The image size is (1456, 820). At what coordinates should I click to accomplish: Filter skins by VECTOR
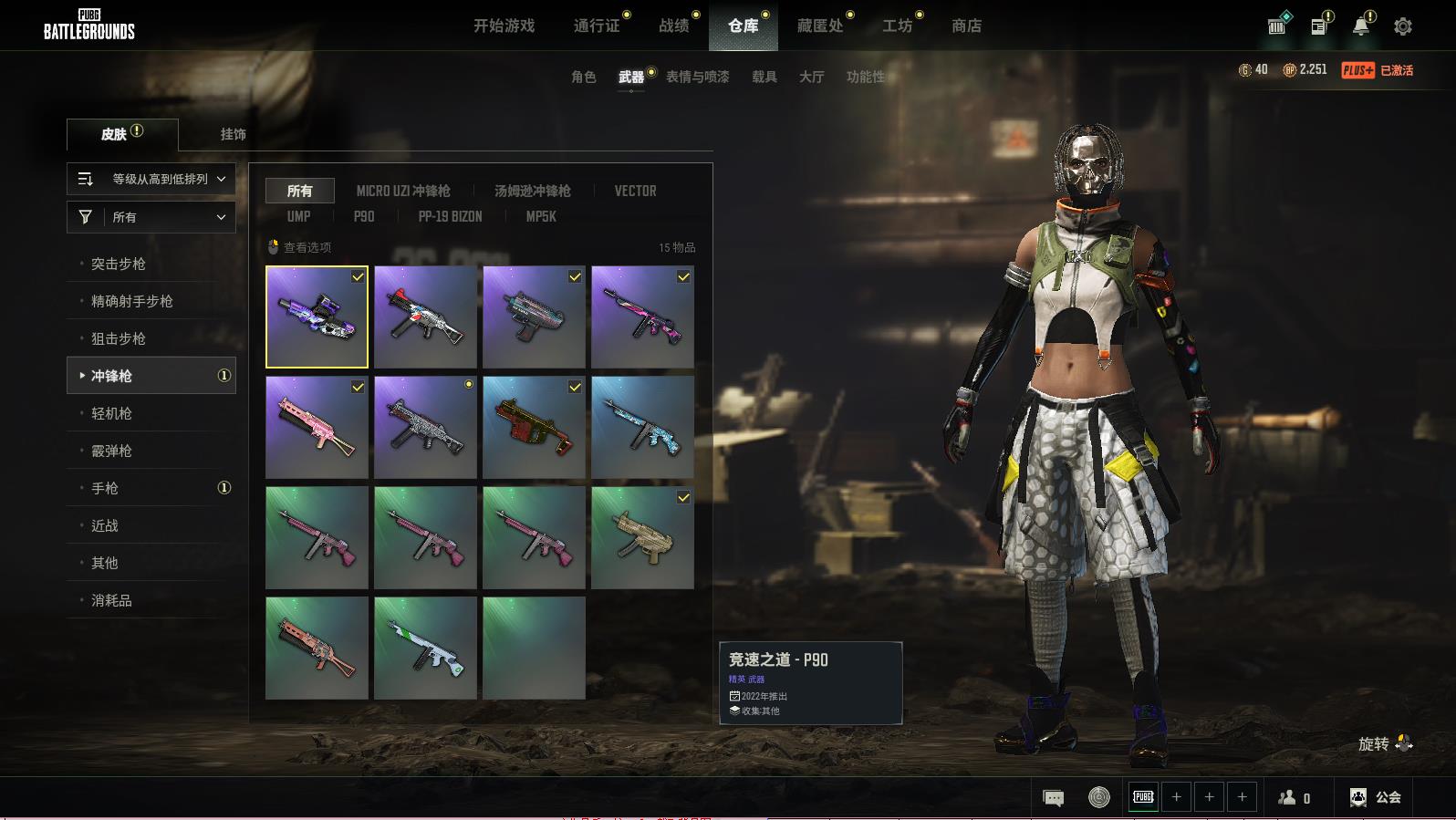tap(635, 191)
